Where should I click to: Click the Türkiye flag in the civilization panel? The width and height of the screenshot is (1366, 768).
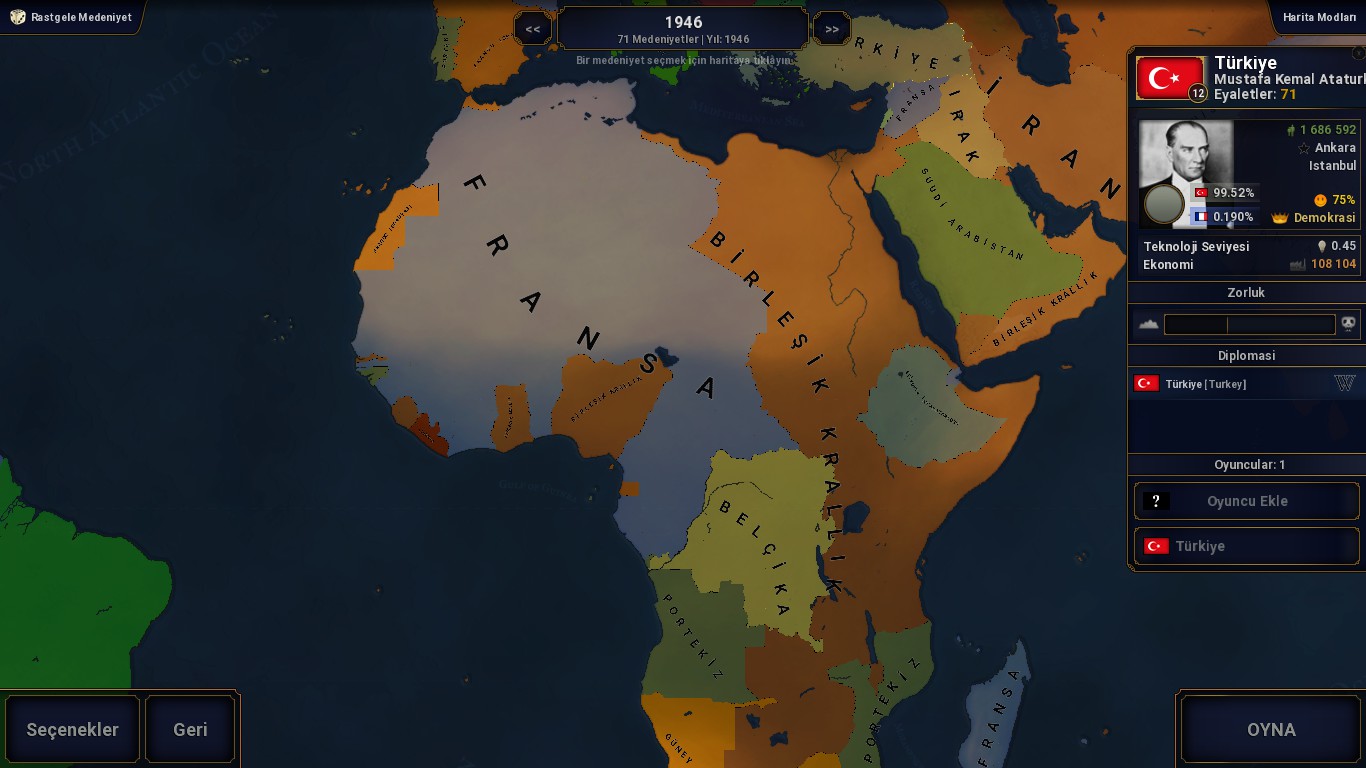coord(1170,77)
